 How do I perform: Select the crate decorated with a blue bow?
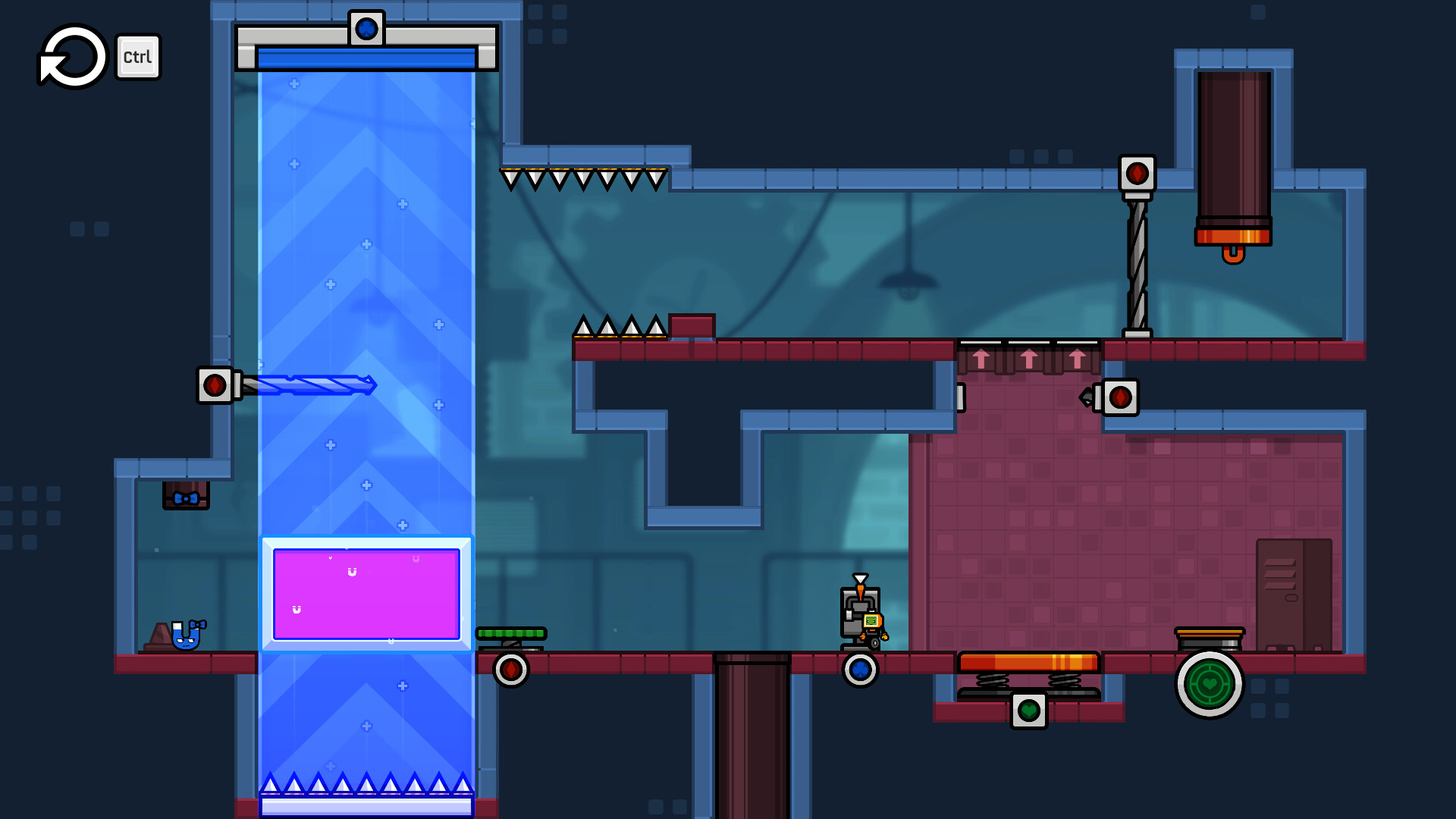click(x=184, y=494)
